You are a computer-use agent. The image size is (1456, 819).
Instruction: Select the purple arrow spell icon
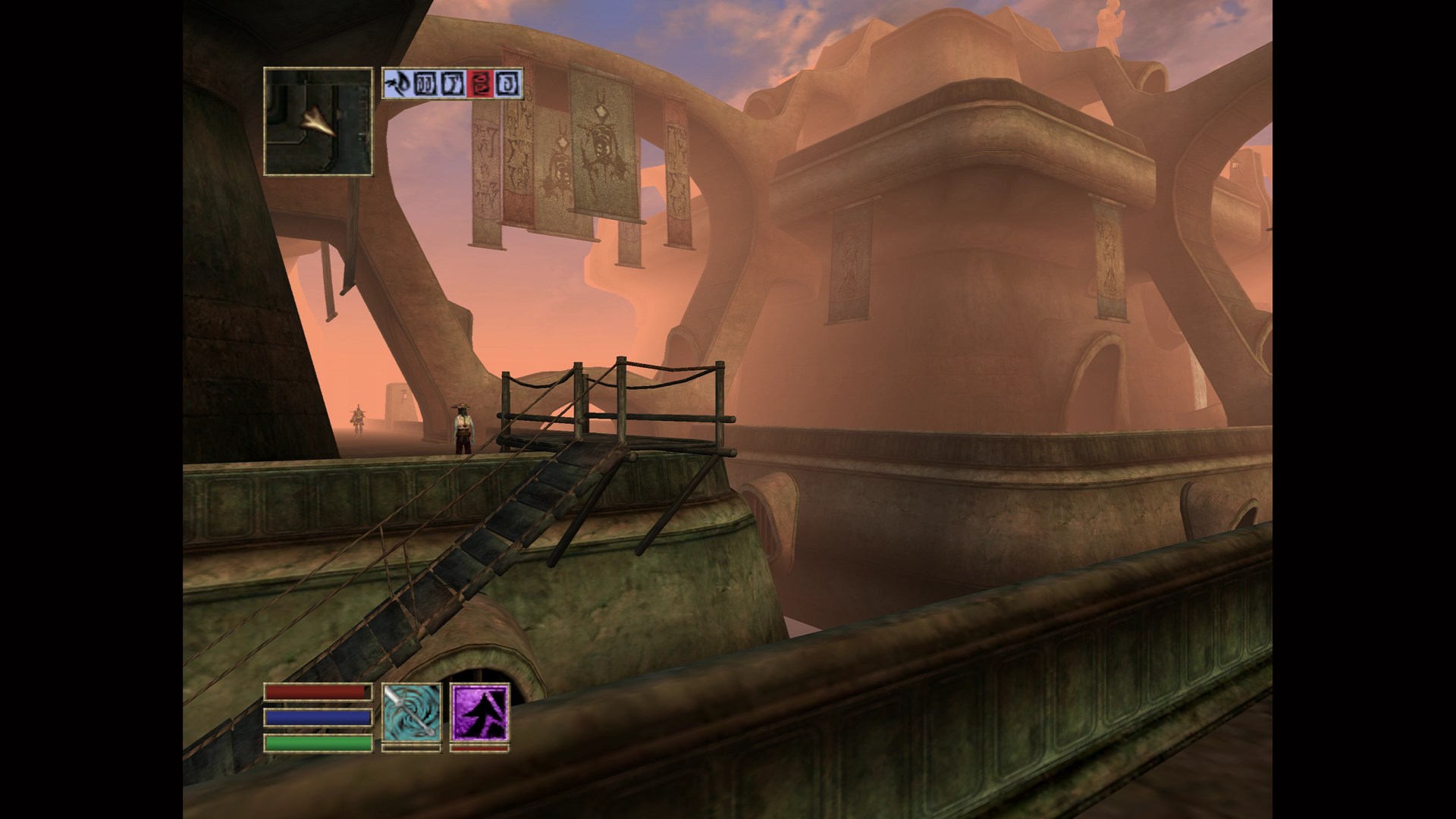tap(479, 712)
